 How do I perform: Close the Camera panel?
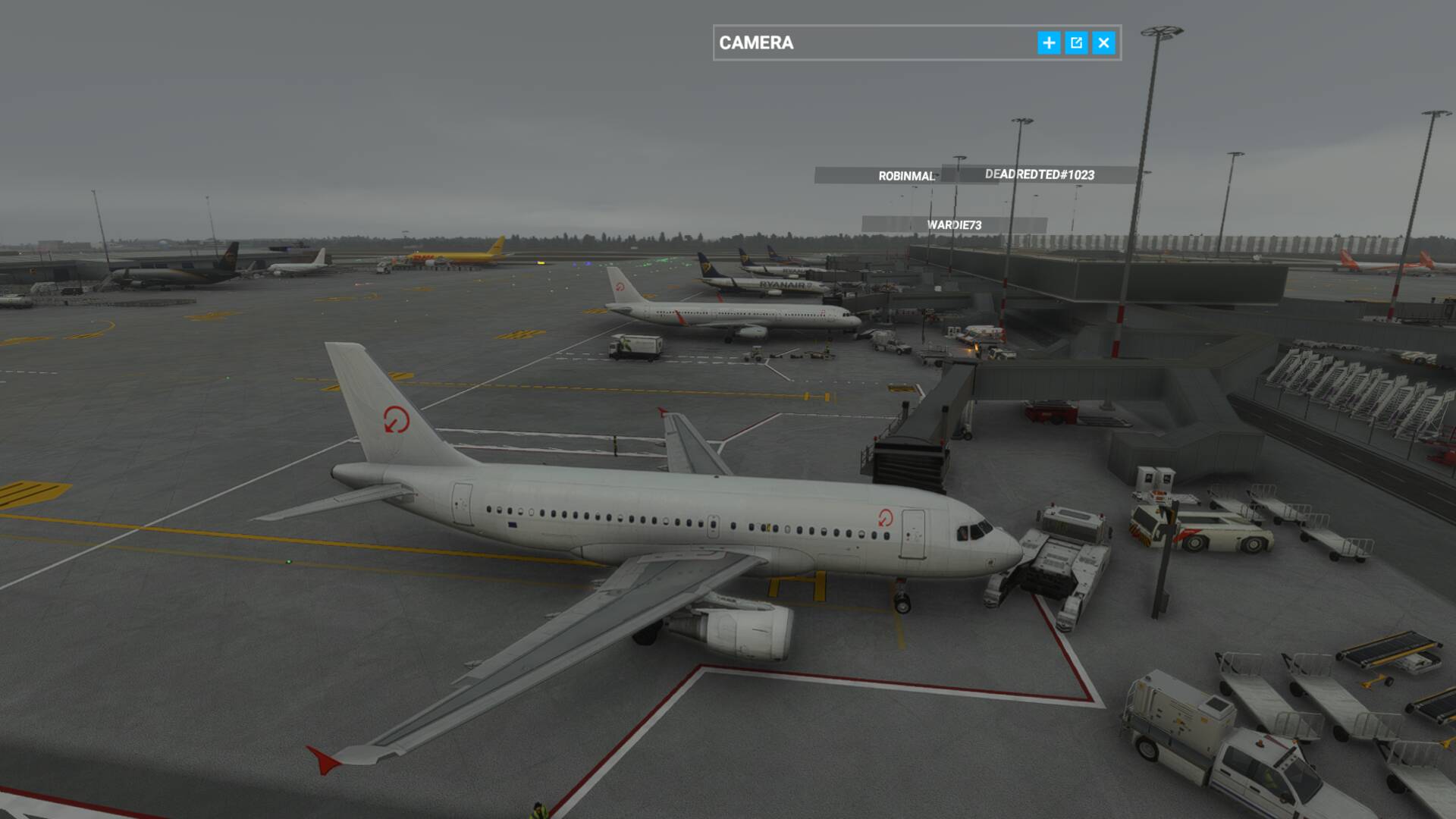(1104, 43)
